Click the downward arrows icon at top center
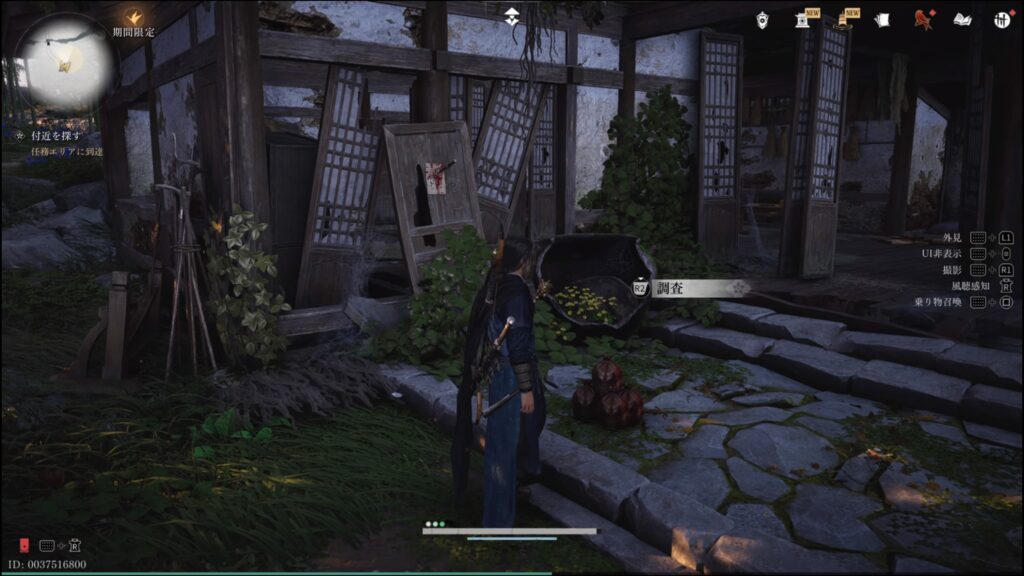 (512, 17)
